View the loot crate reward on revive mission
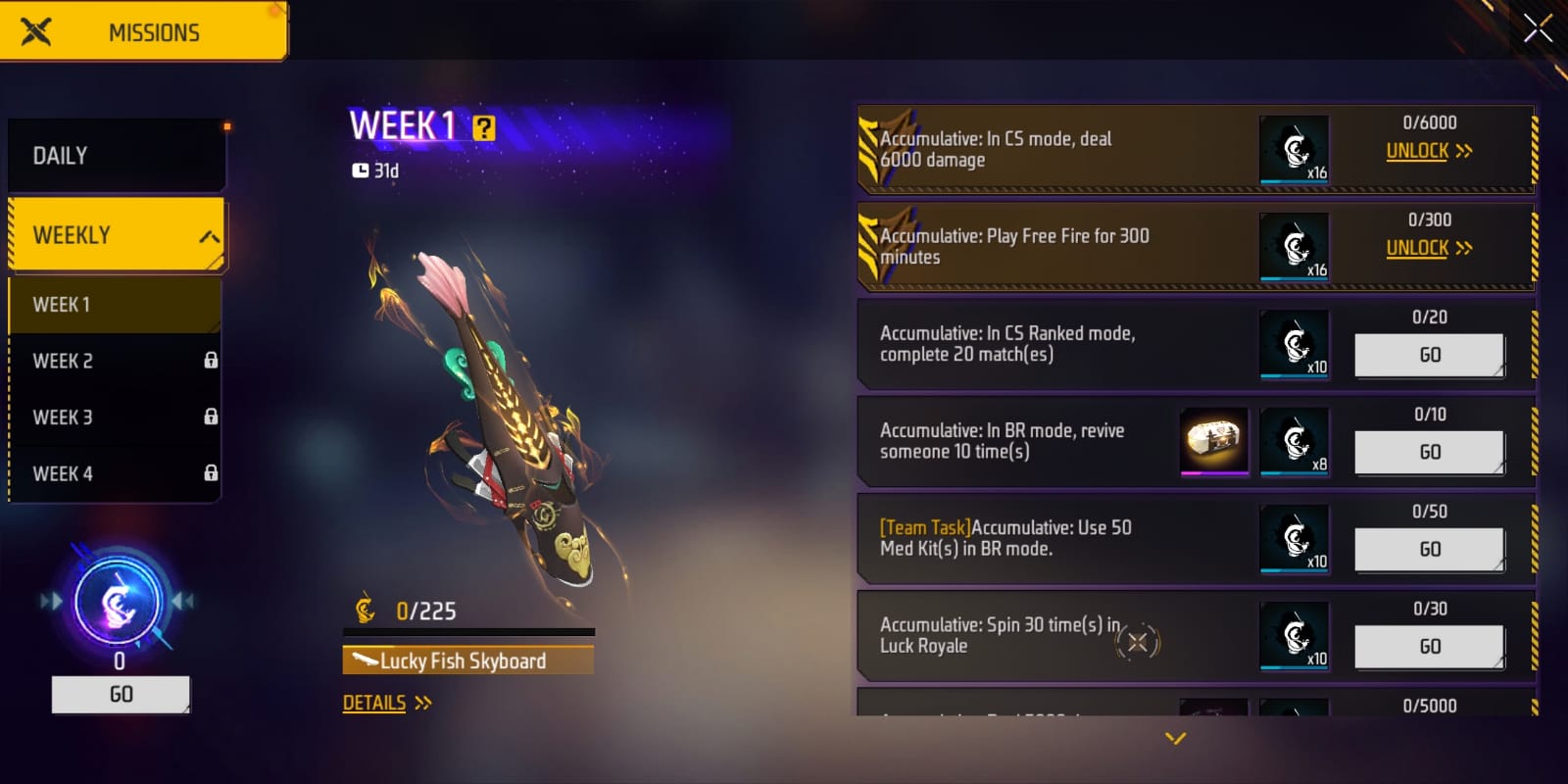This screenshot has width=1568, height=784. (x=1214, y=440)
